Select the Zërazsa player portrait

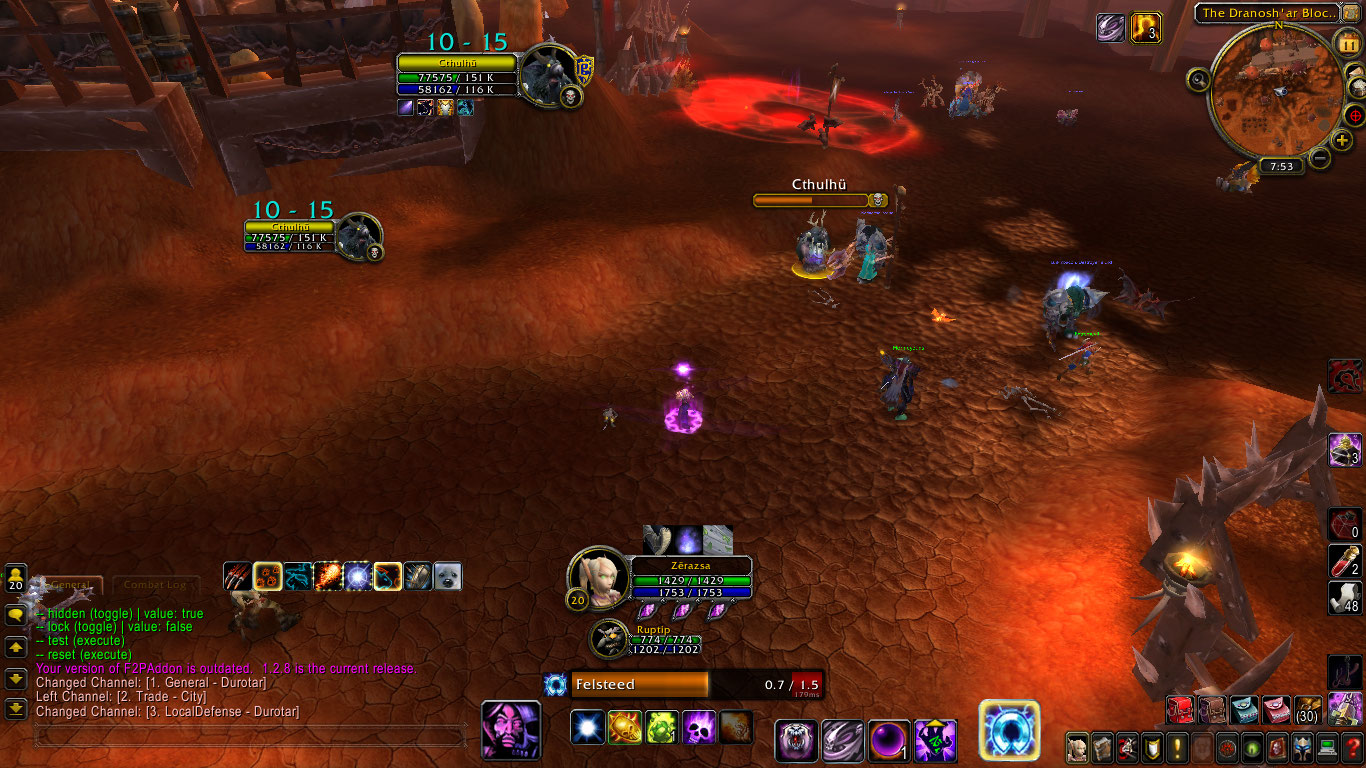click(x=598, y=578)
